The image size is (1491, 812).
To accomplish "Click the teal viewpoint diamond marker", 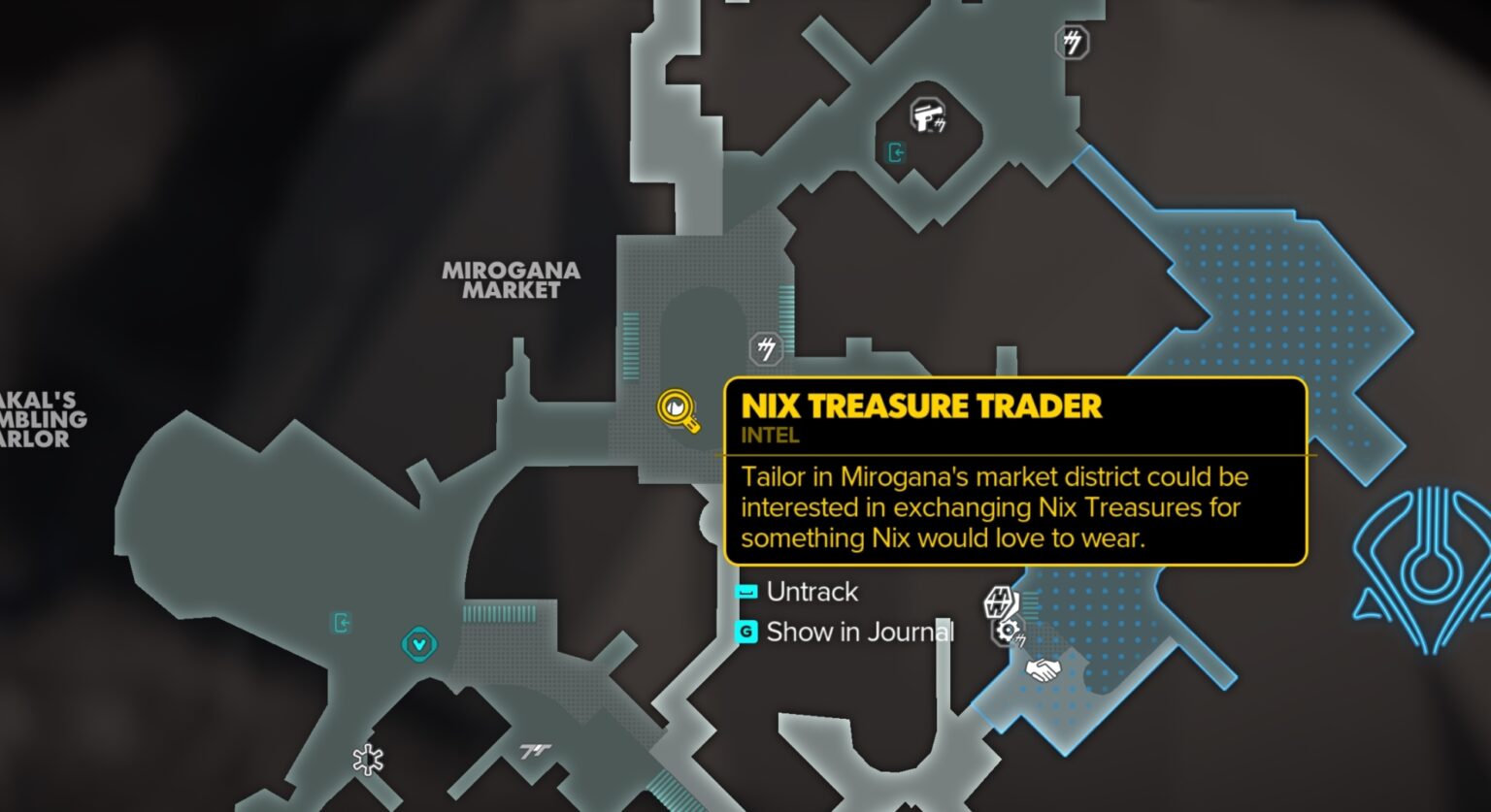I will pyautogui.click(x=417, y=644).
